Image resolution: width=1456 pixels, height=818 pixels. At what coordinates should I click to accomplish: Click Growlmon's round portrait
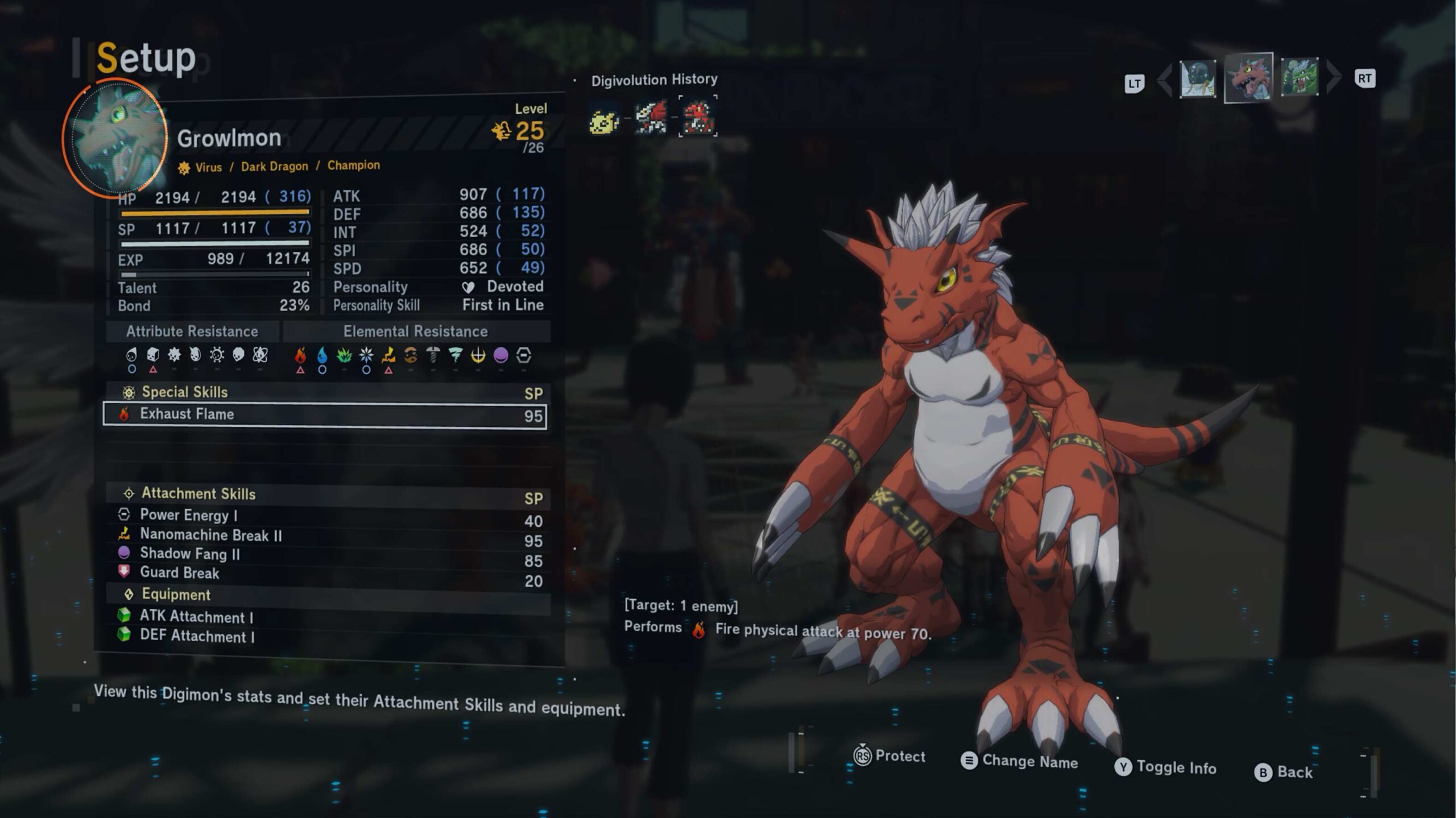[115, 138]
